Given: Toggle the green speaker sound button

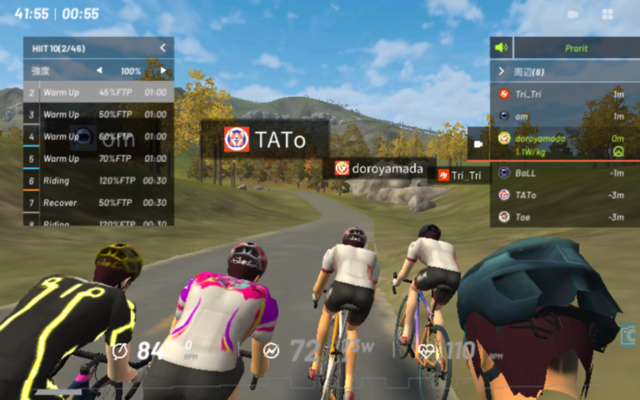Looking at the screenshot, I should click(501, 47).
